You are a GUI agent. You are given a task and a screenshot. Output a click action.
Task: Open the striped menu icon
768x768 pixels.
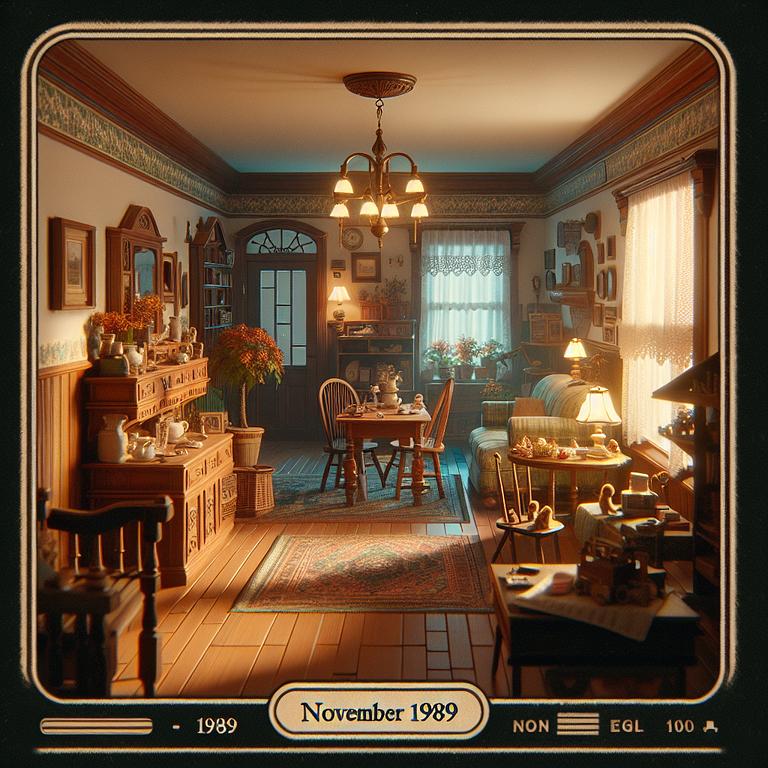pyautogui.click(x=577, y=725)
